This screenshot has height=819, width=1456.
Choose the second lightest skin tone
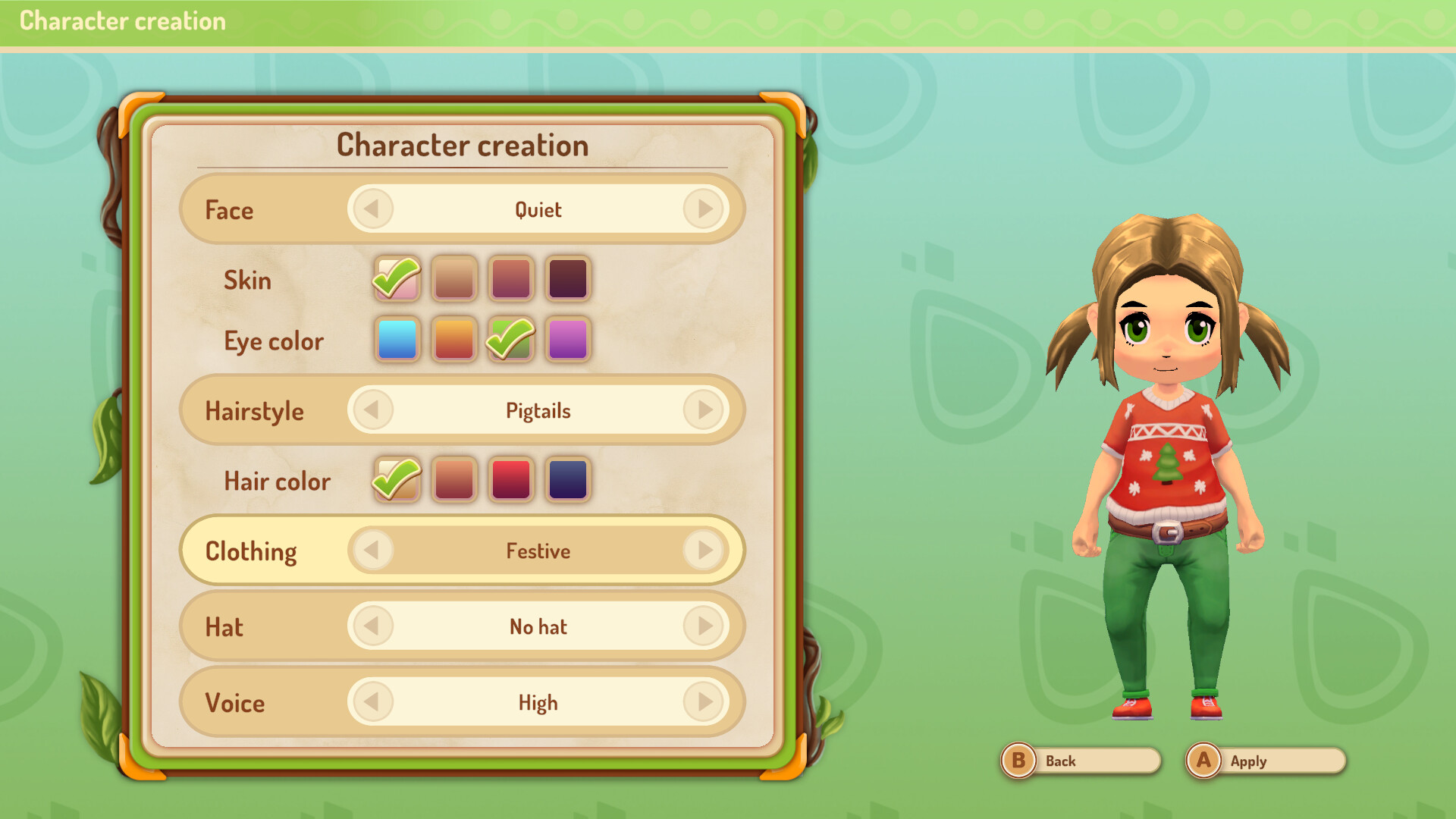[x=454, y=278]
